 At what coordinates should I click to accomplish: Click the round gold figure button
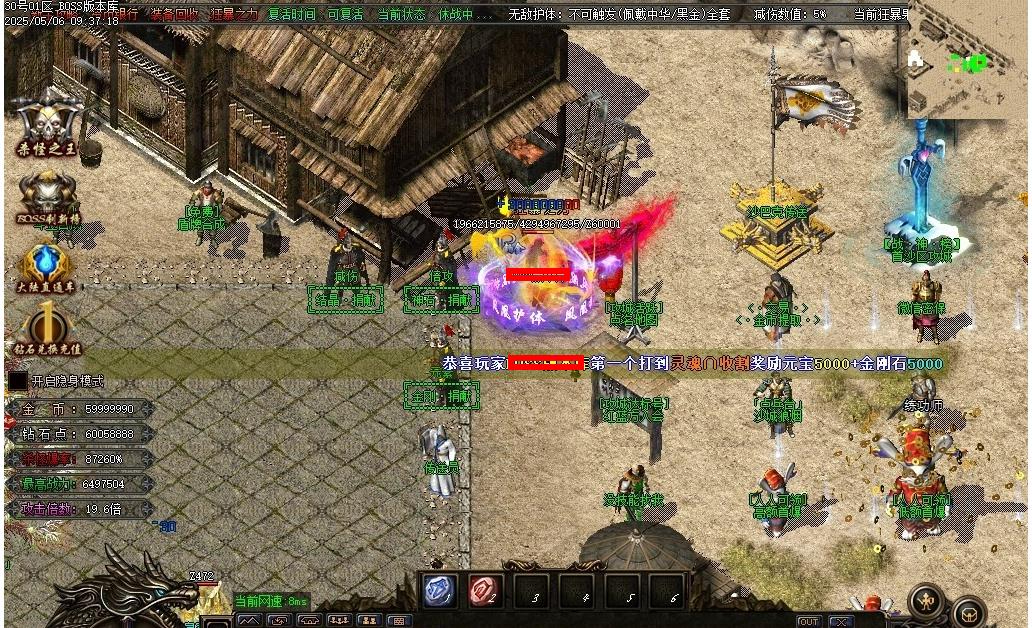click(927, 601)
